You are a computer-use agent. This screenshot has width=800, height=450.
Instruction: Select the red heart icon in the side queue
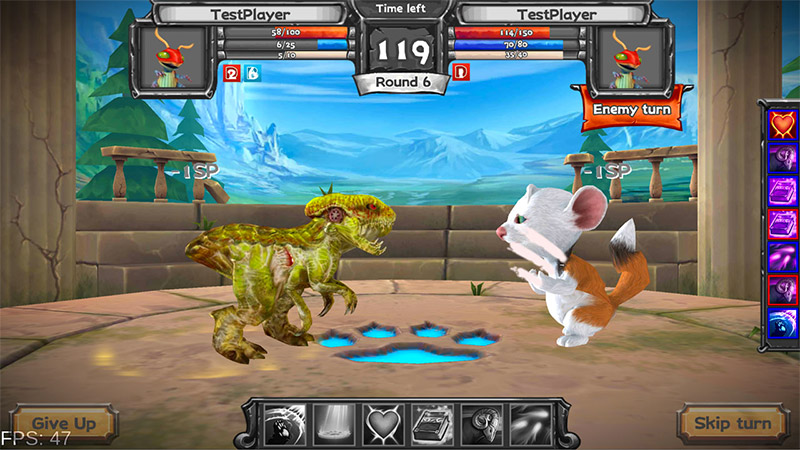[x=781, y=123]
